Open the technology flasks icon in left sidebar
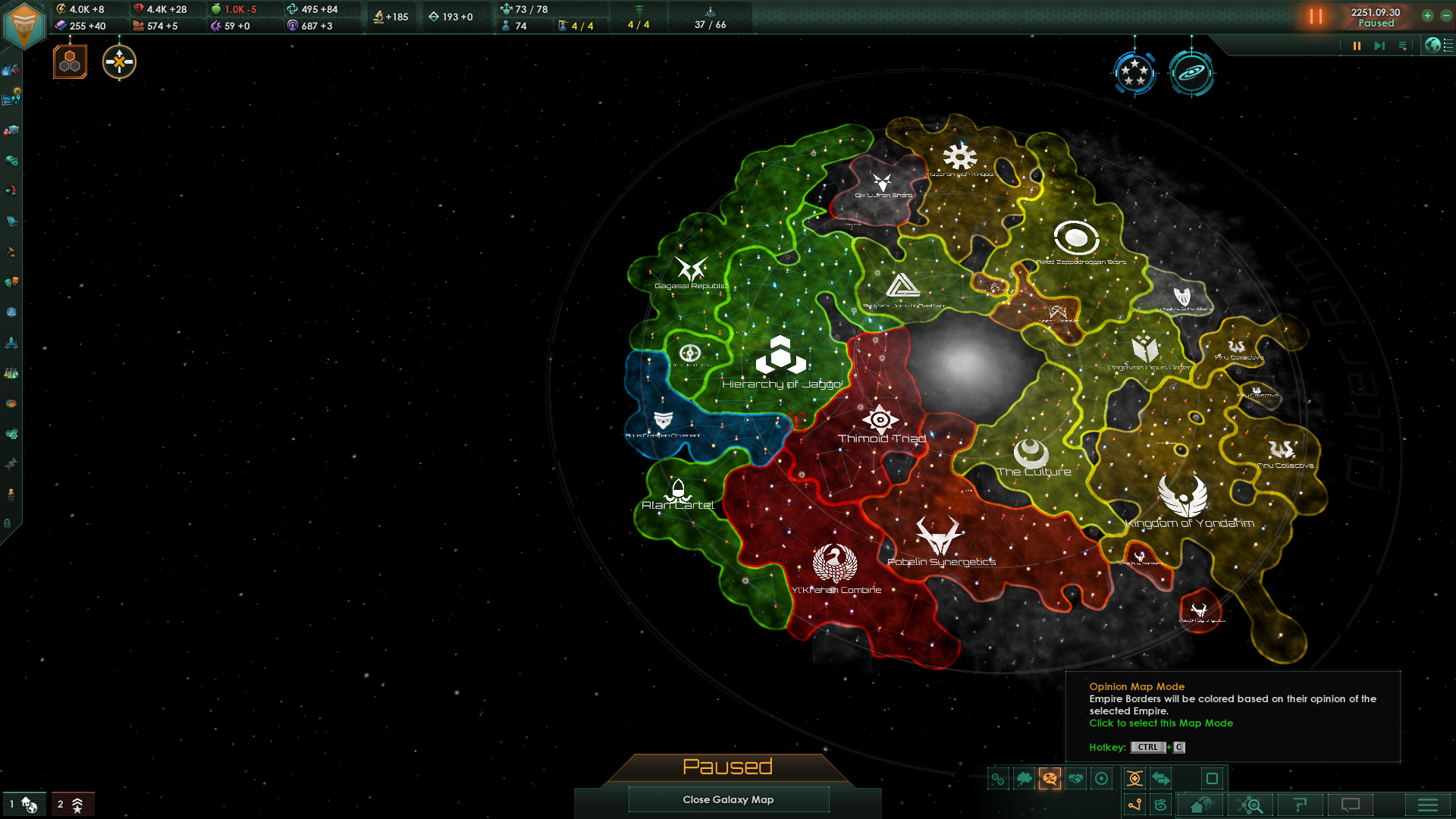The width and height of the screenshot is (1456, 819). pos(11,372)
